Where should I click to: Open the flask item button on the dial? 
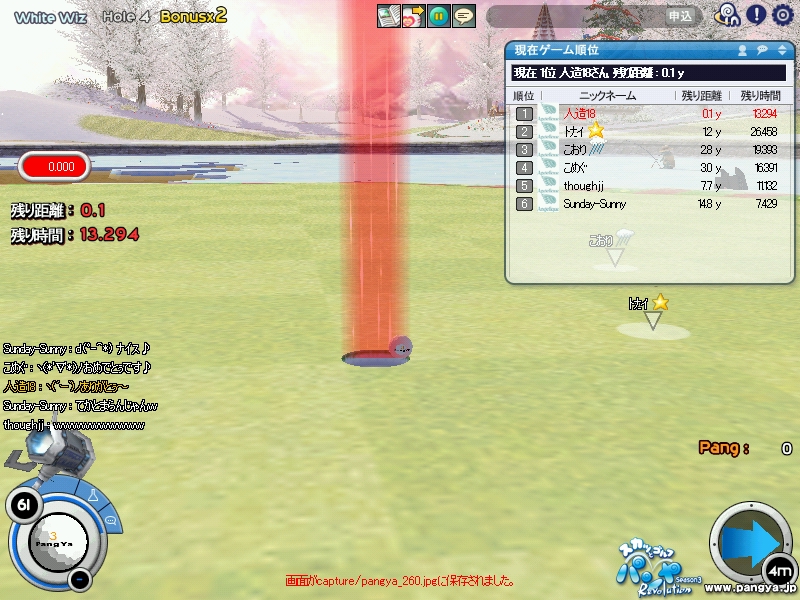[93, 495]
